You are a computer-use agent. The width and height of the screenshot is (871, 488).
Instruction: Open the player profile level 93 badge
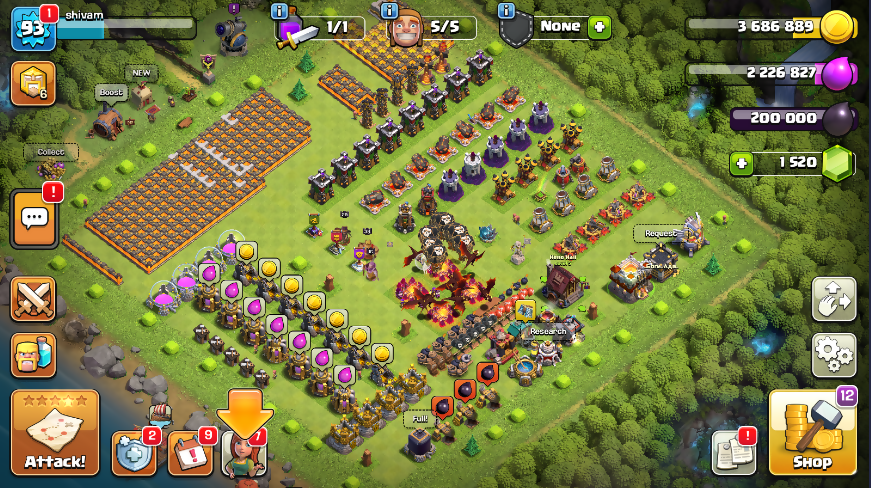point(31,29)
